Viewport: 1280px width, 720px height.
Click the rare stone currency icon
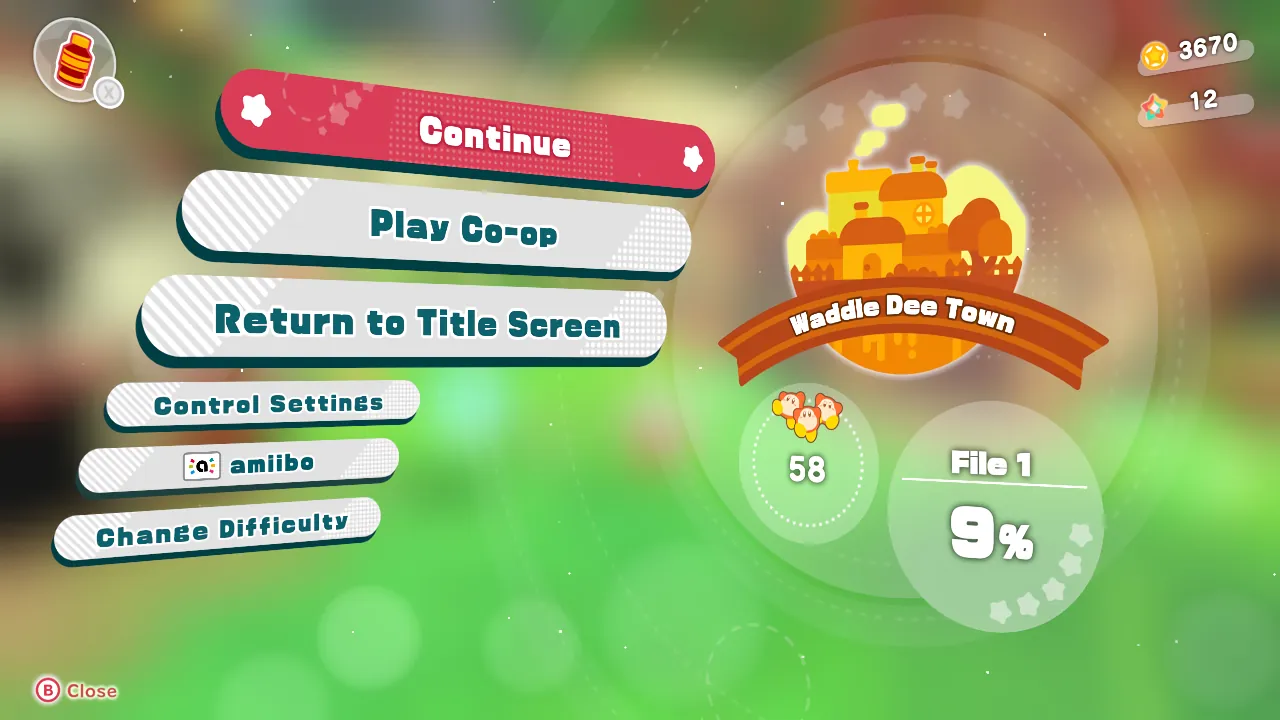[x=1155, y=104]
